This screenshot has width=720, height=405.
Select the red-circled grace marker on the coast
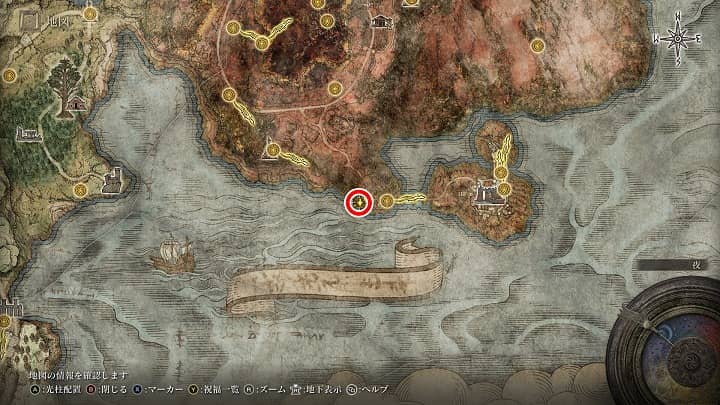point(360,202)
